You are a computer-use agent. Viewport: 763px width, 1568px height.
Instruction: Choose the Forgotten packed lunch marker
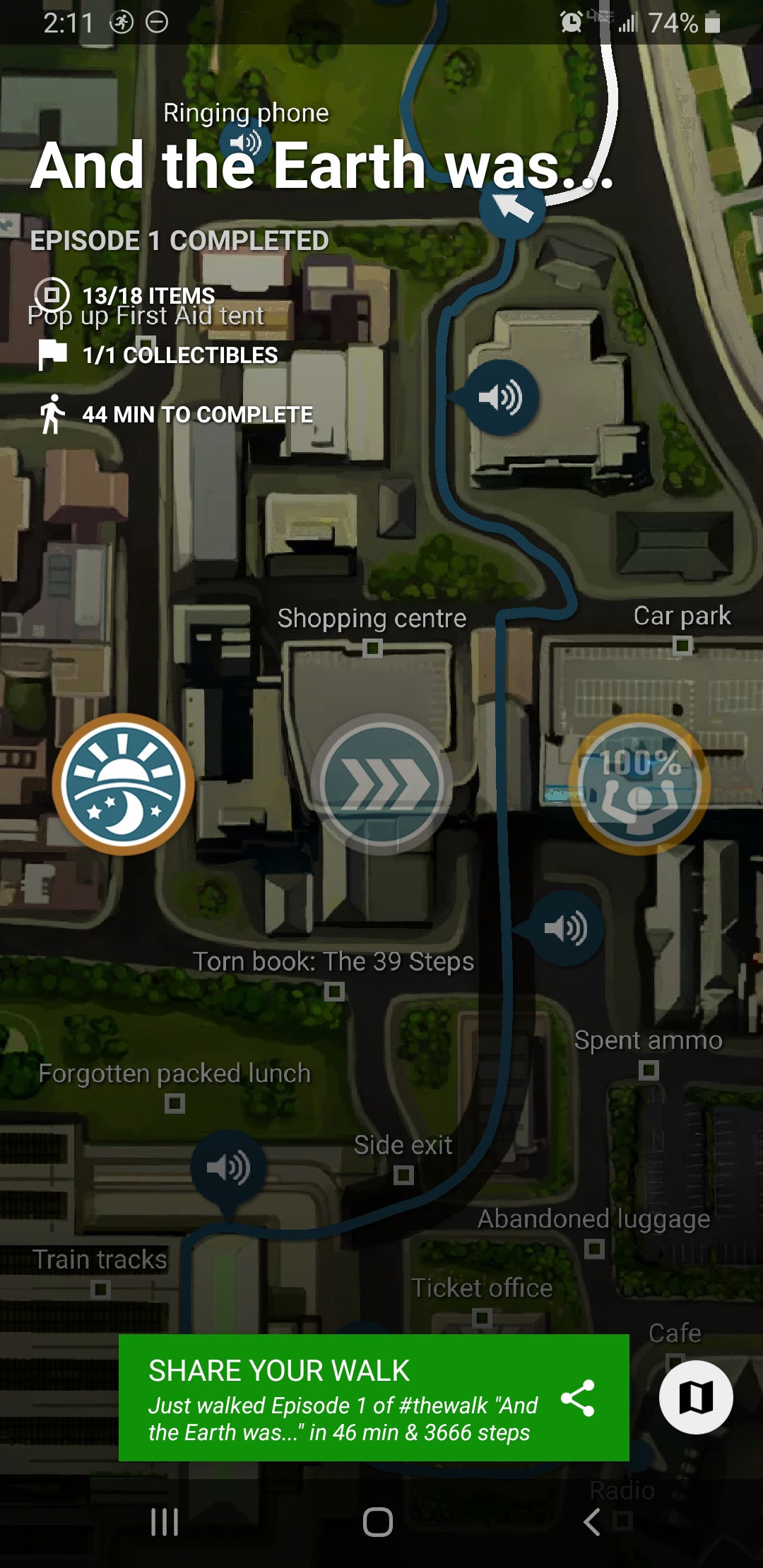(x=175, y=1103)
